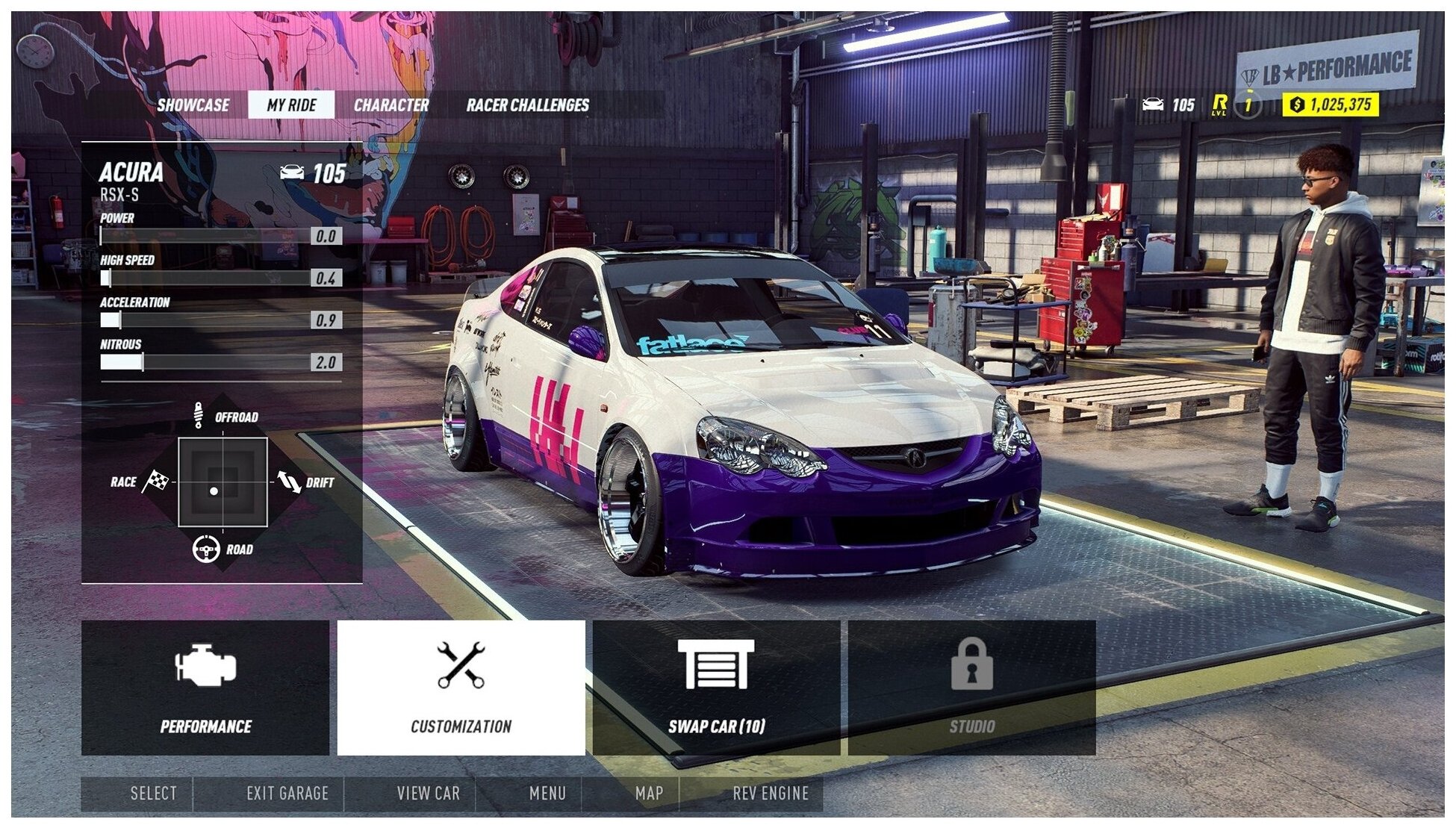
Task: Choose View Car in the bottom bar
Action: click(428, 794)
